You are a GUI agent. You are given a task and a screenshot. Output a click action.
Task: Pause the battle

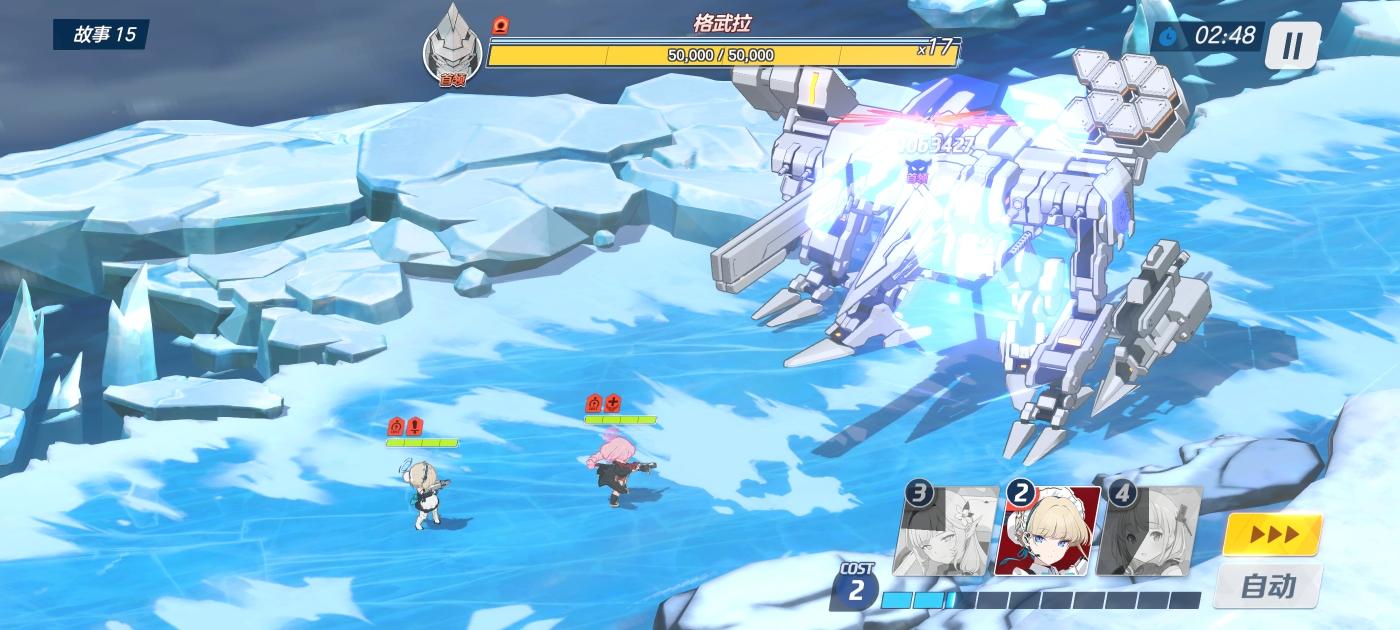tap(1292, 45)
